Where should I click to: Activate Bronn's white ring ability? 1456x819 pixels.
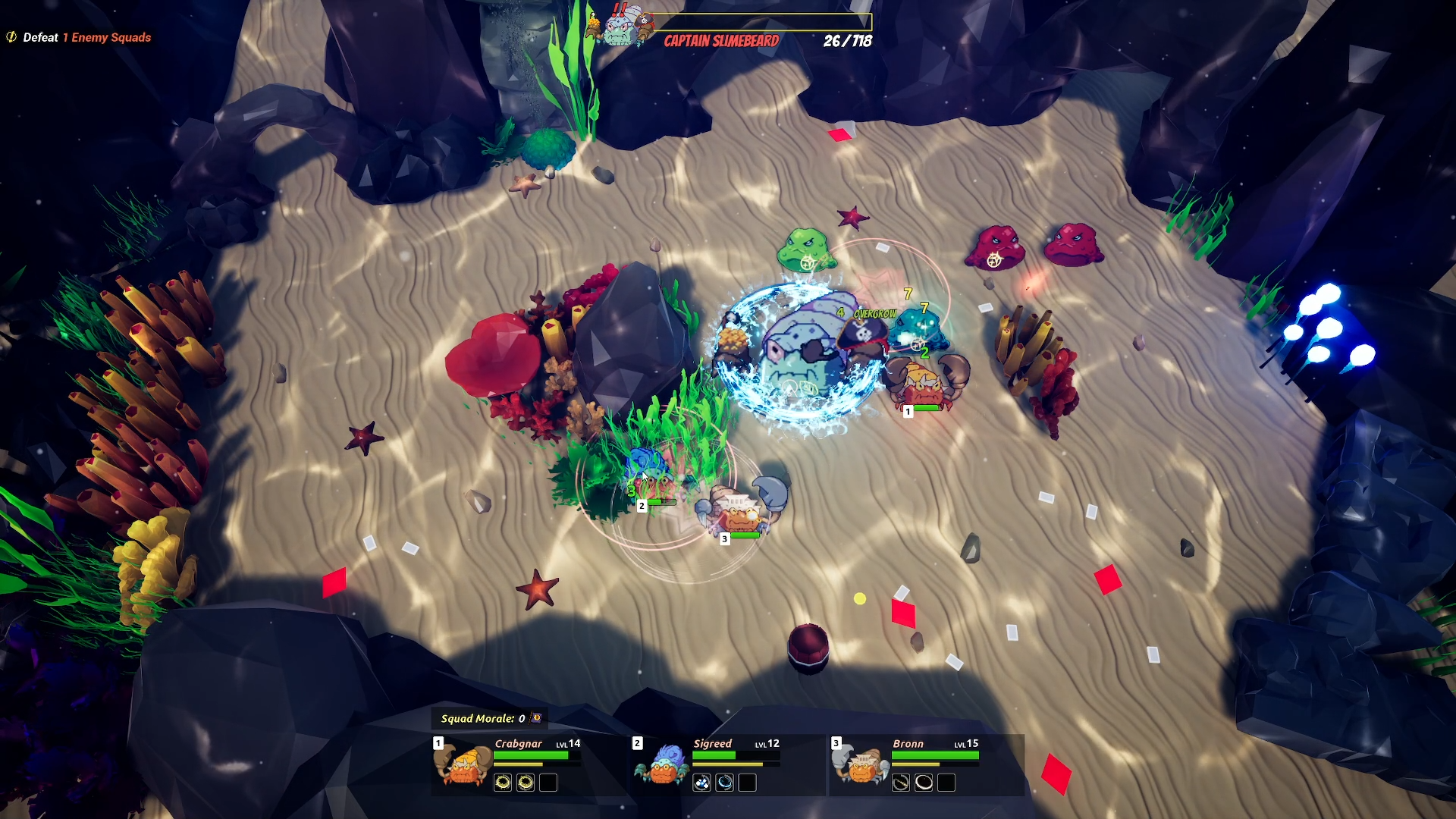click(x=924, y=783)
